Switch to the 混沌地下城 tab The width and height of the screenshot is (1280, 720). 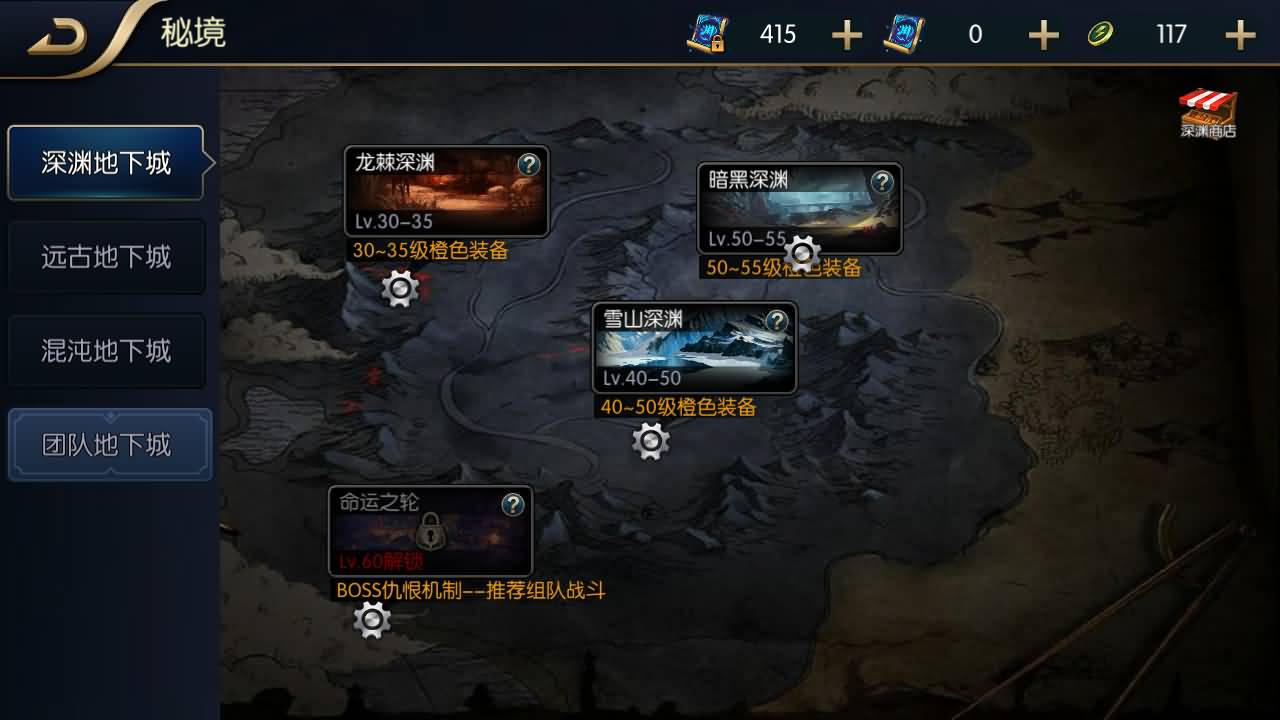coord(106,351)
